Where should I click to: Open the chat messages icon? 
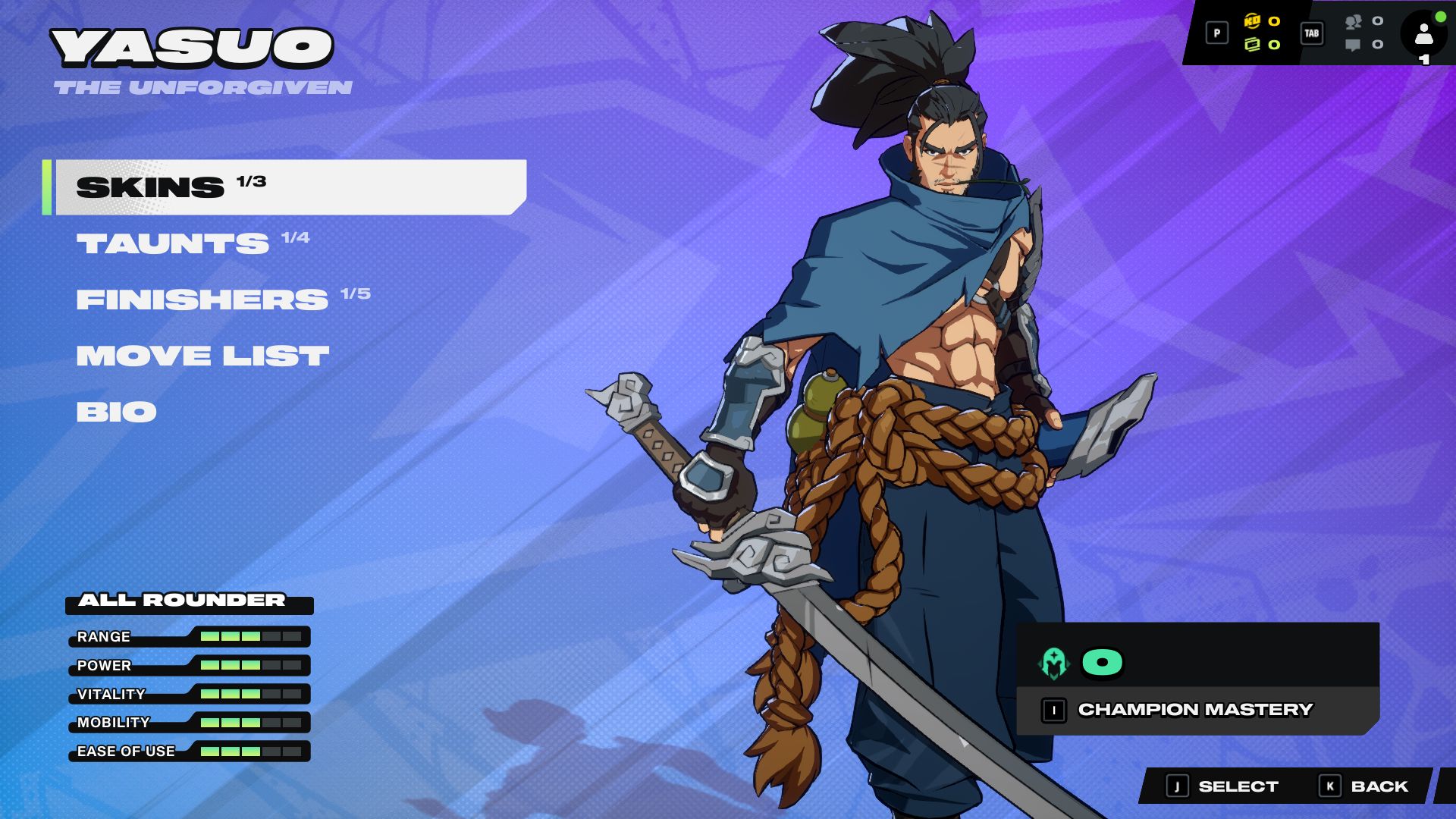click(x=1353, y=45)
